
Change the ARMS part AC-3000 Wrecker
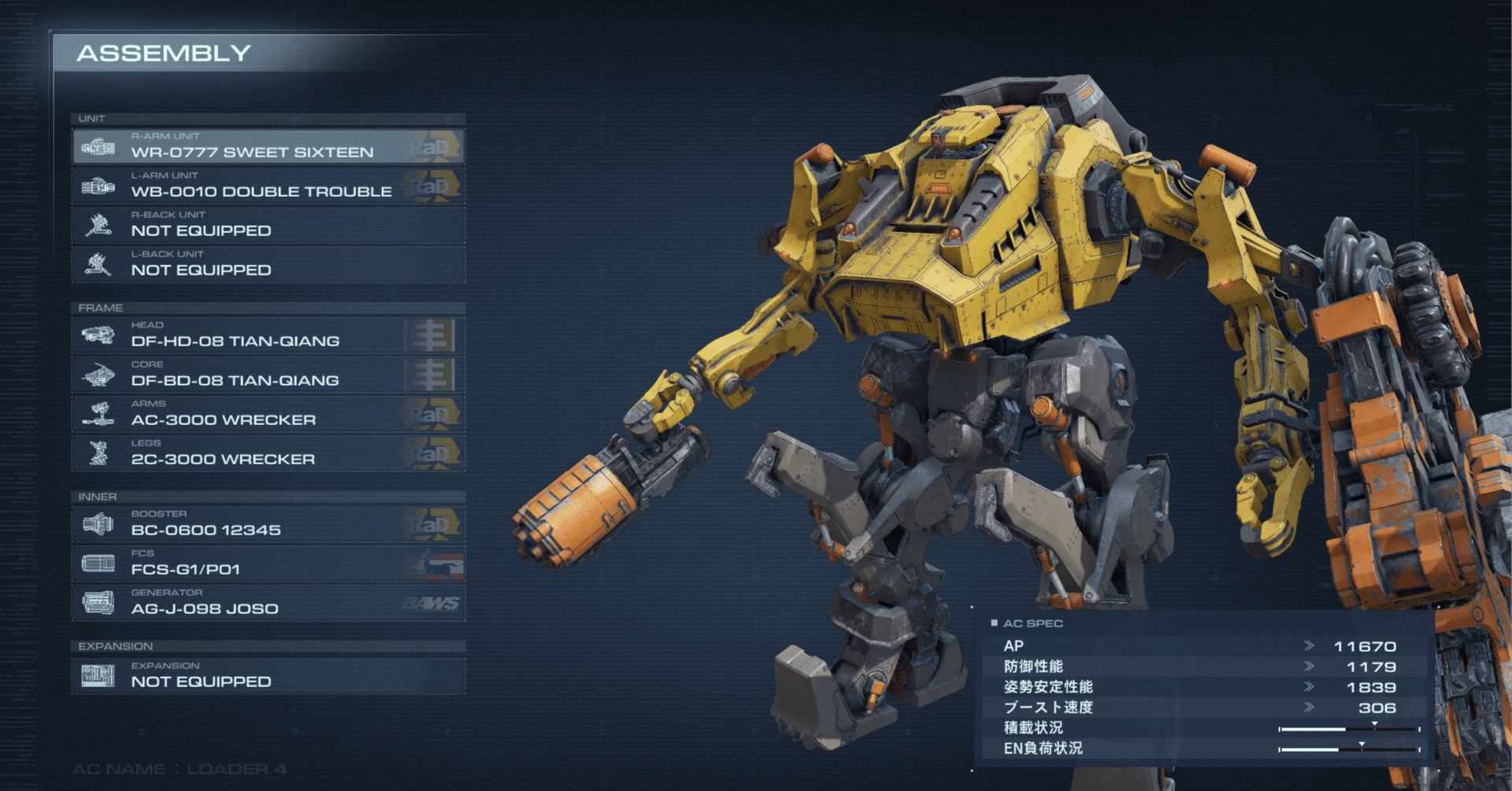point(268,414)
